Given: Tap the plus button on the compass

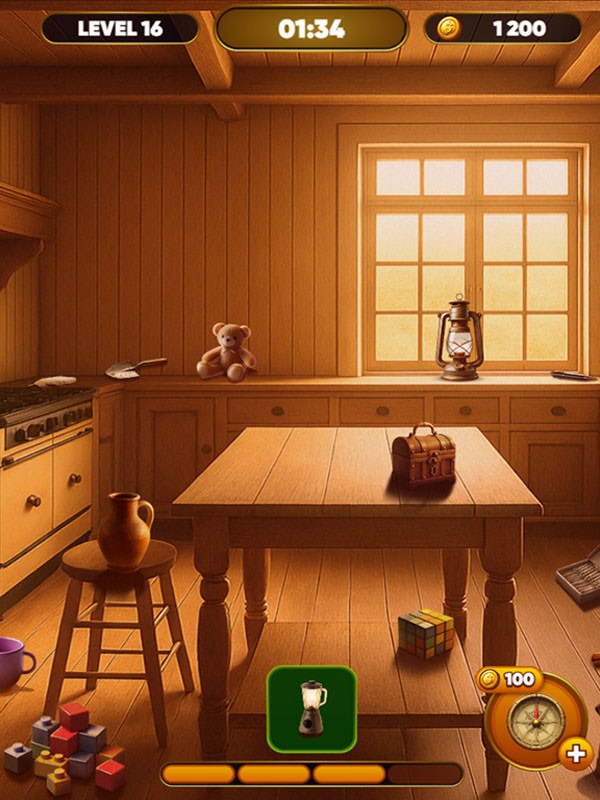Looking at the screenshot, I should (576, 754).
